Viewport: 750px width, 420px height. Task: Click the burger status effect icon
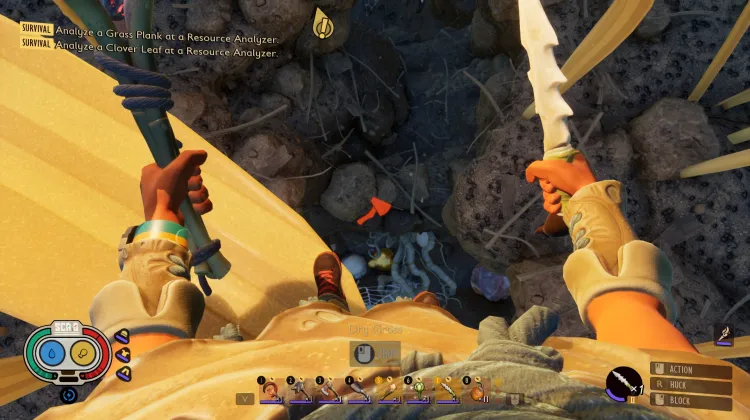tap(123, 336)
